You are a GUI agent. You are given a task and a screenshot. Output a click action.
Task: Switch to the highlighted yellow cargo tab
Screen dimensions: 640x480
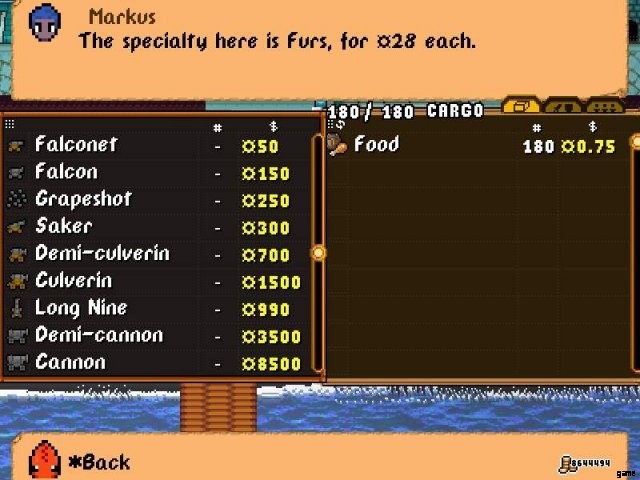pyautogui.click(x=521, y=106)
